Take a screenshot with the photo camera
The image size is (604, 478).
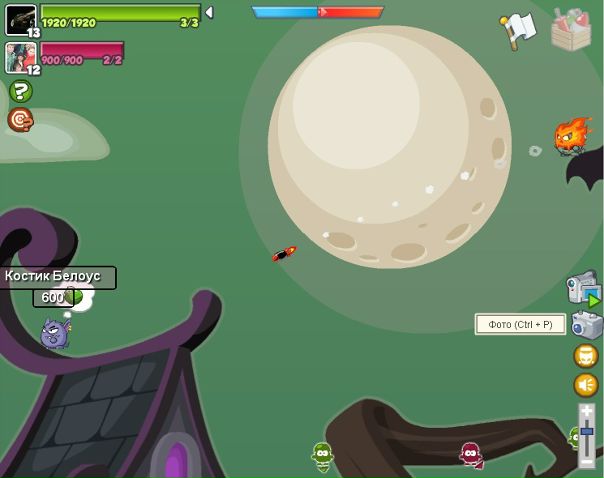pos(587,325)
